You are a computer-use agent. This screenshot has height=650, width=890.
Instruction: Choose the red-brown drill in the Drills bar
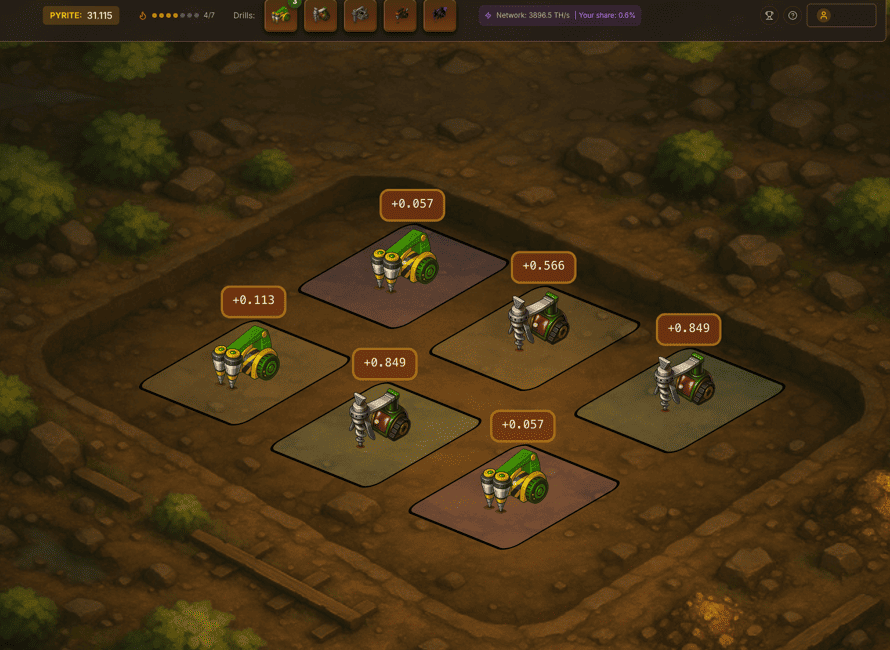(x=320, y=16)
